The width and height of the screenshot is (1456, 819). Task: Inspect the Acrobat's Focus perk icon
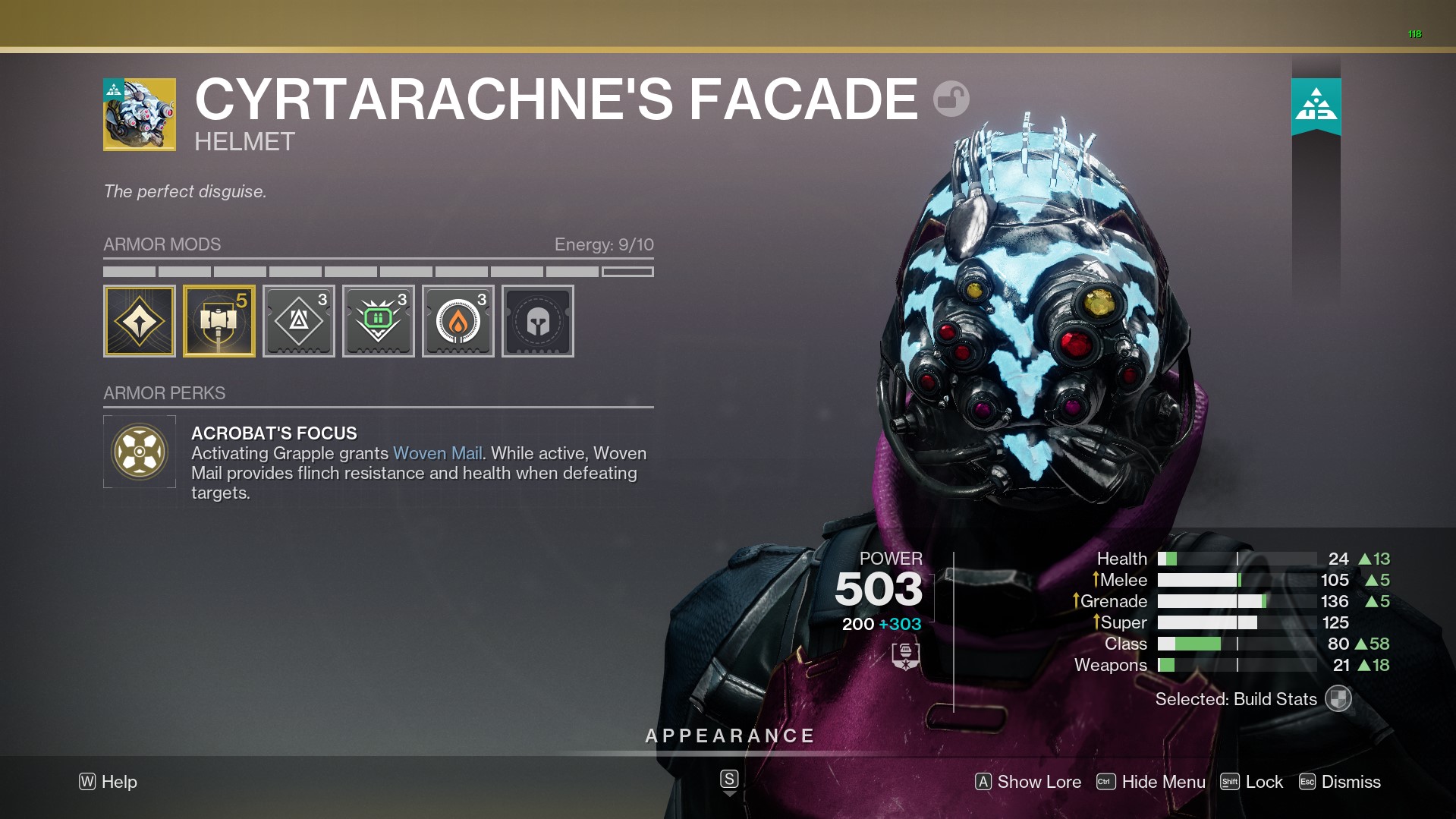140,452
